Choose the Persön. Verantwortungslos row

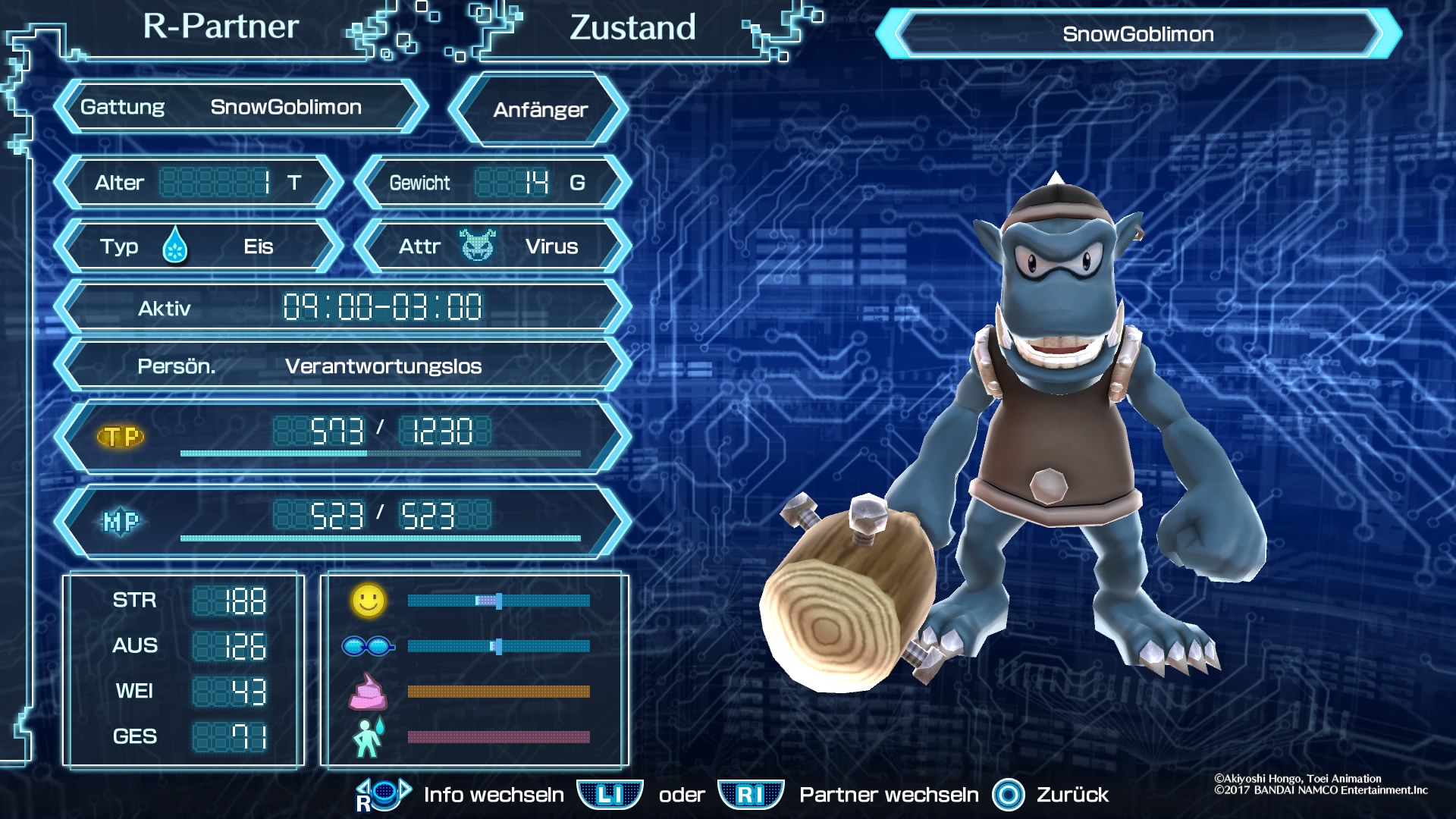(343, 366)
